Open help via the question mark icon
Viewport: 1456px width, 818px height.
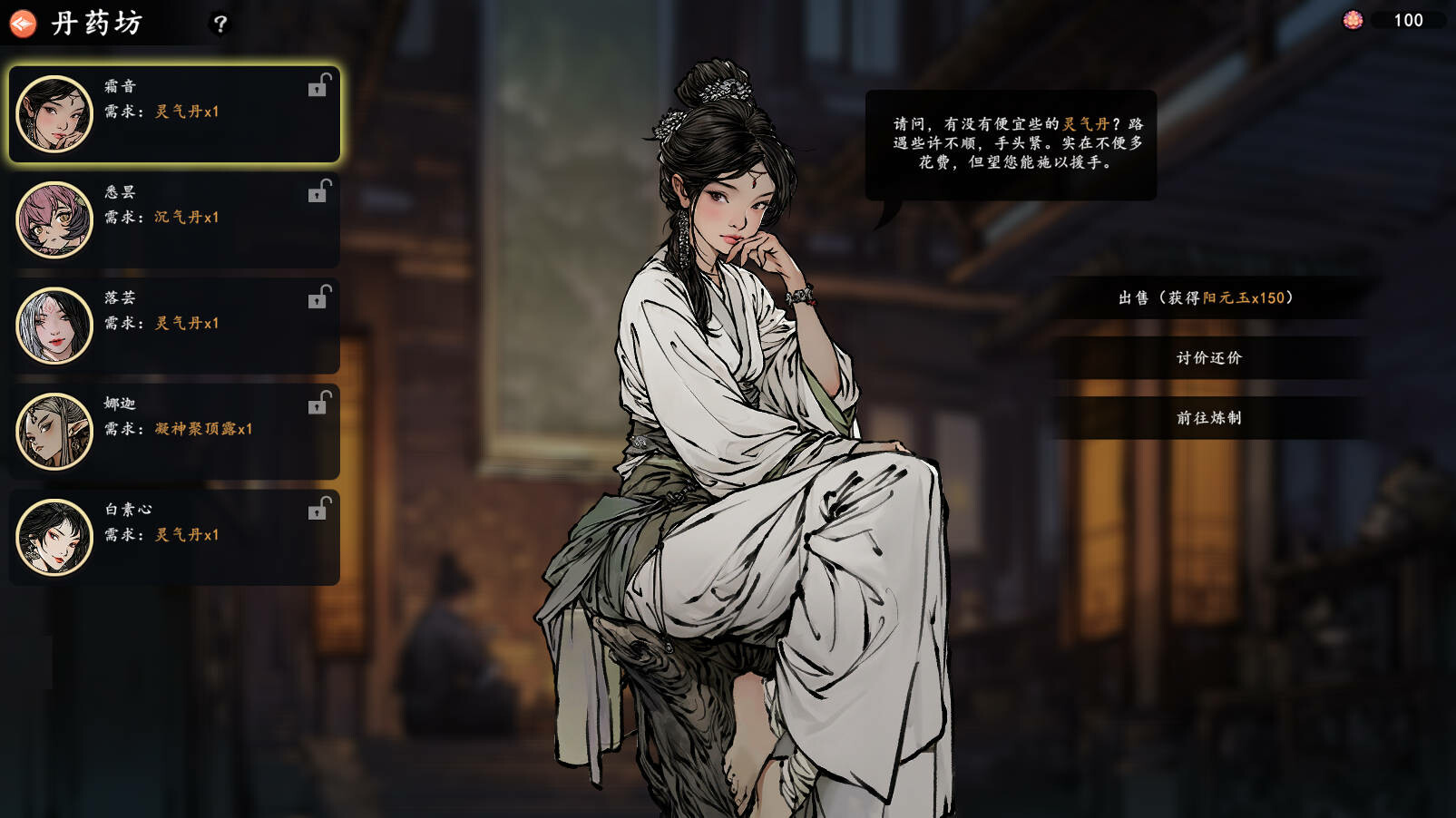[x=218, y=24]
